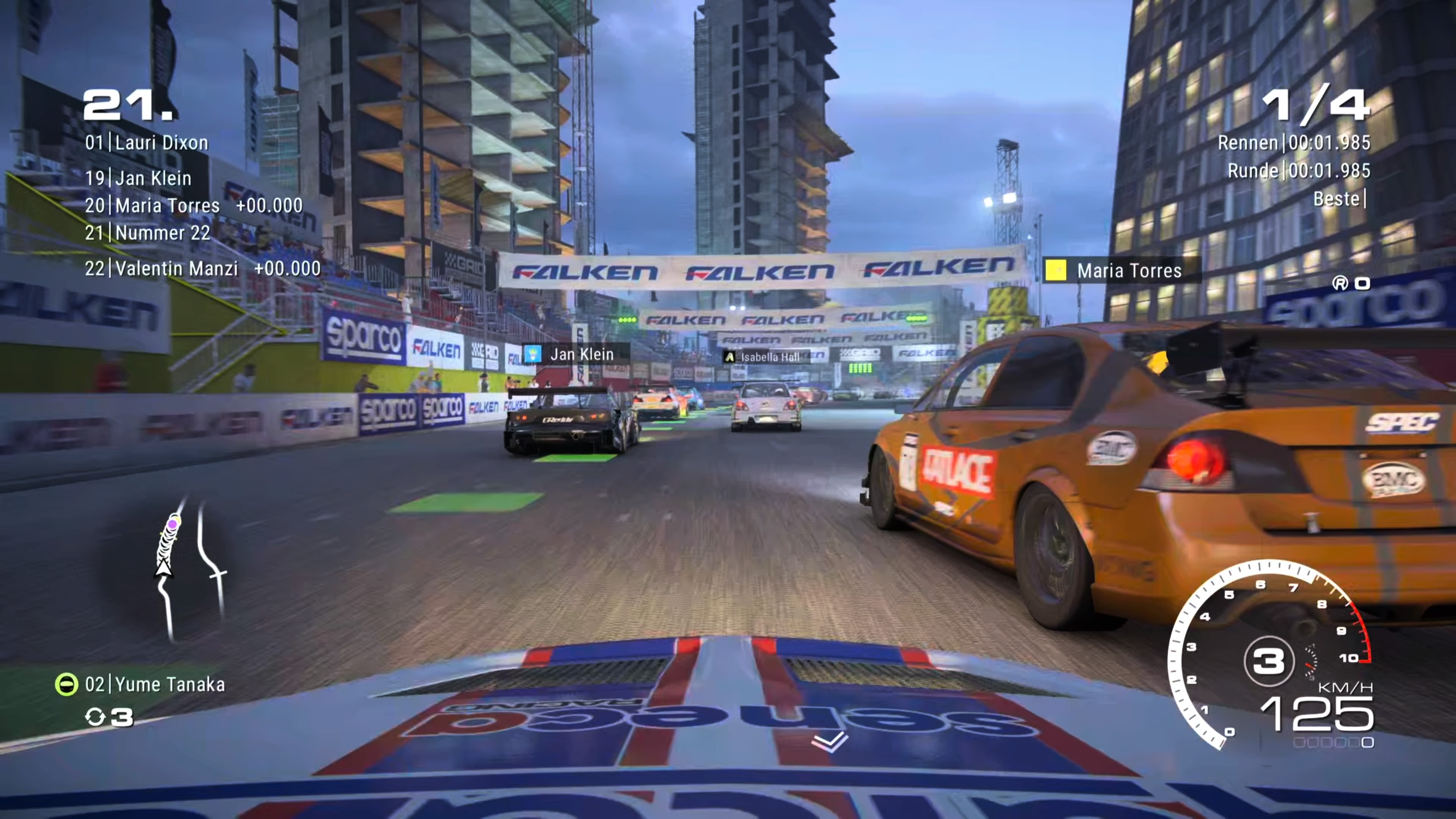The width and height of the screenshot is (1456, 819).
Task: Select the Nummer 22 standings row
Action: point(148,233)
